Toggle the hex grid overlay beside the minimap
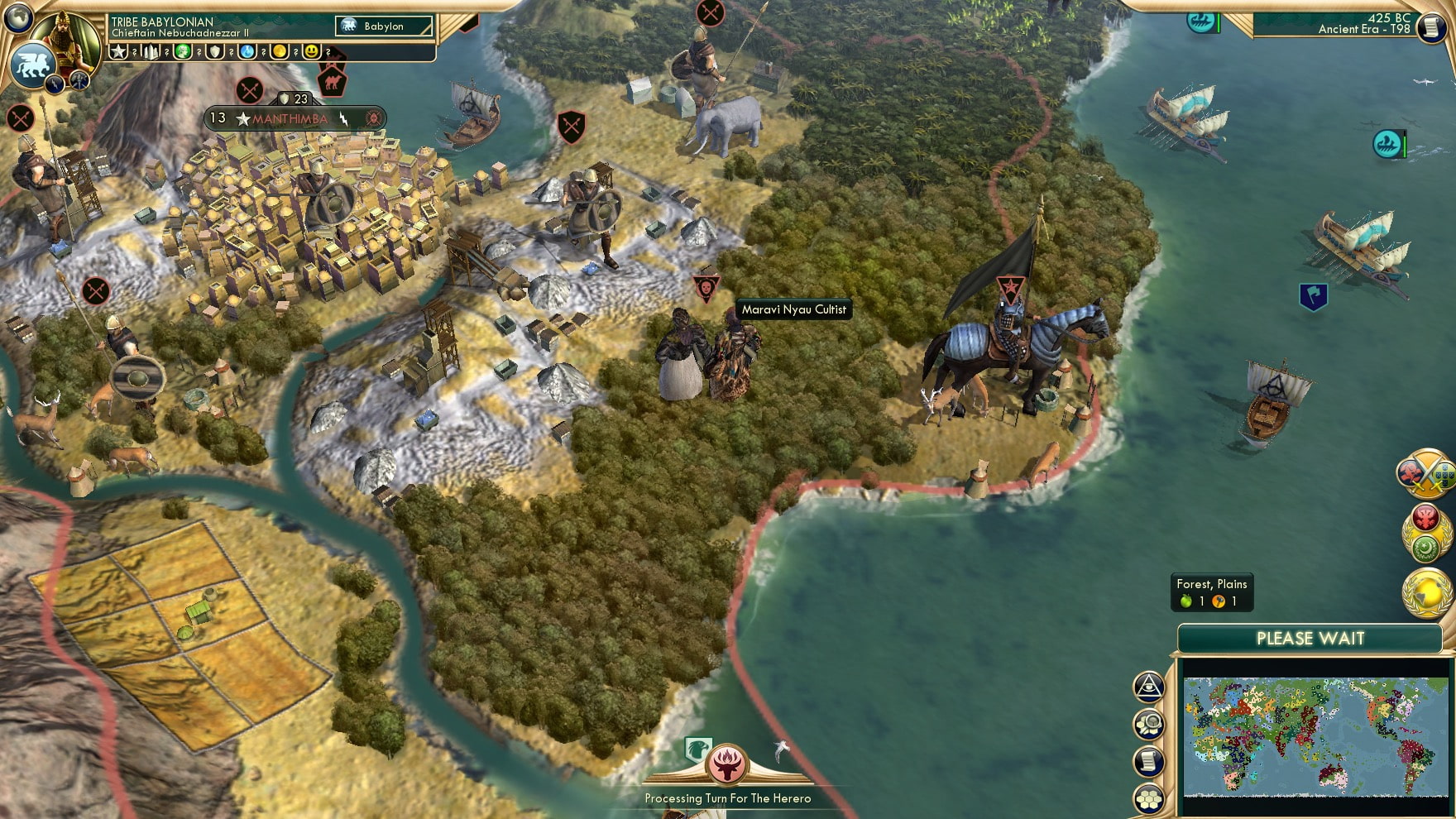1456x819 pixels. coord(1149,797)
